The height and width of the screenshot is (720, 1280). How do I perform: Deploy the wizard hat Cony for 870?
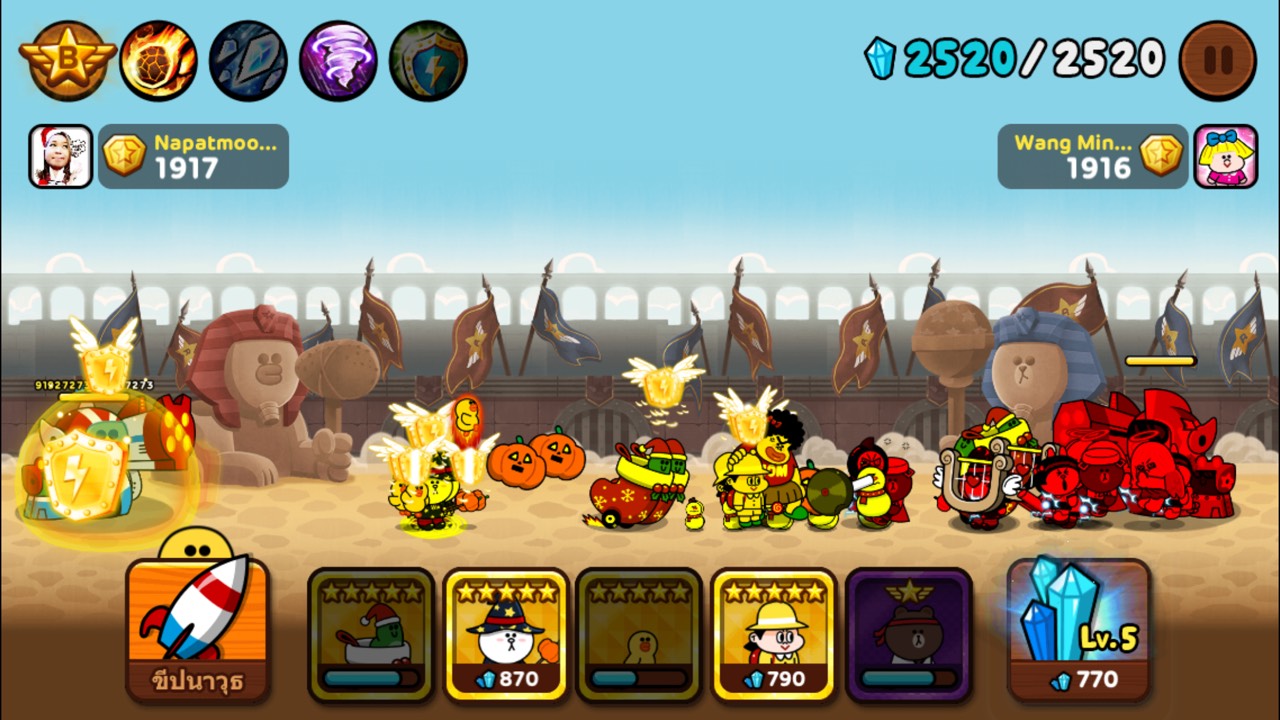505,633
